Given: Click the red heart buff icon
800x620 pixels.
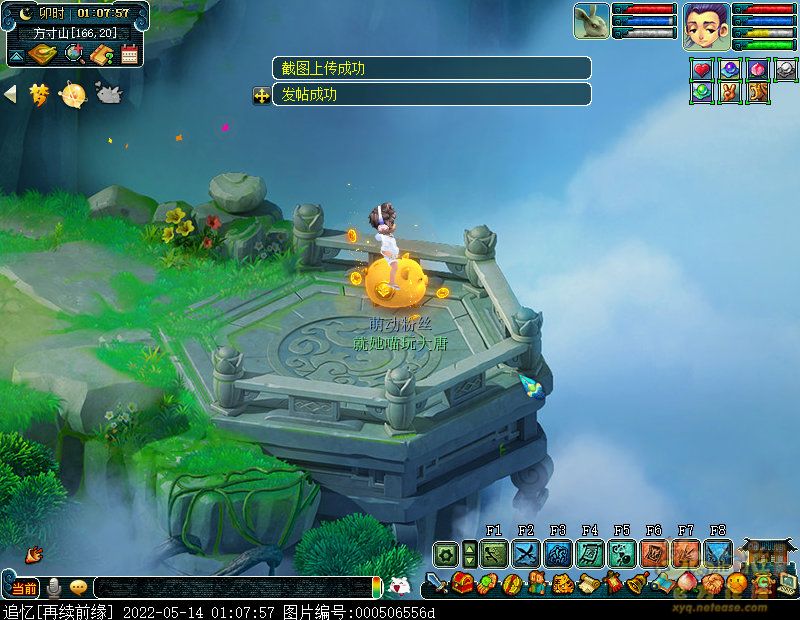Looking at the screenshot, I should tap(702, 70).
